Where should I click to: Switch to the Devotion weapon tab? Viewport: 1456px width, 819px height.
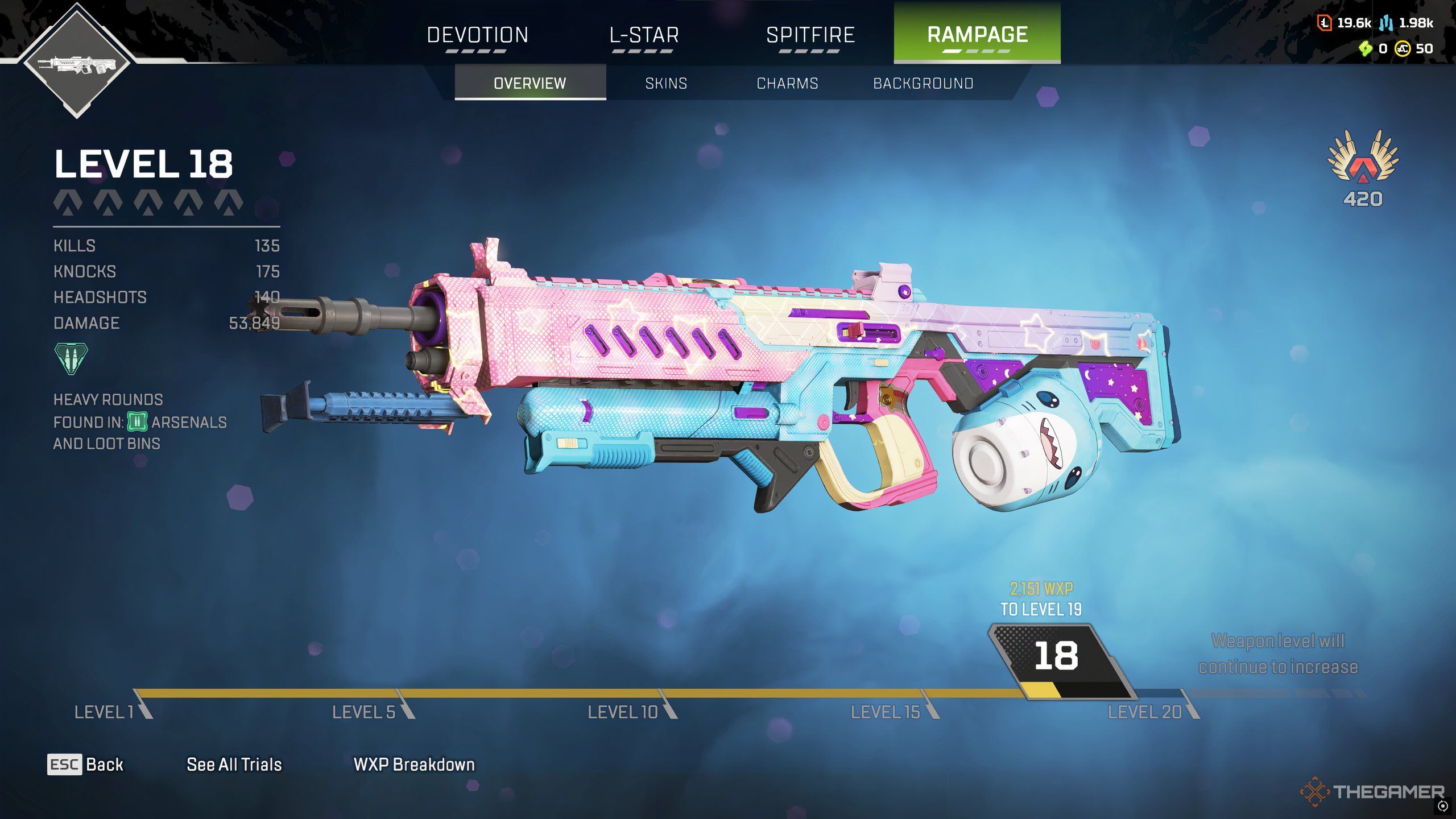pos(477,35)
